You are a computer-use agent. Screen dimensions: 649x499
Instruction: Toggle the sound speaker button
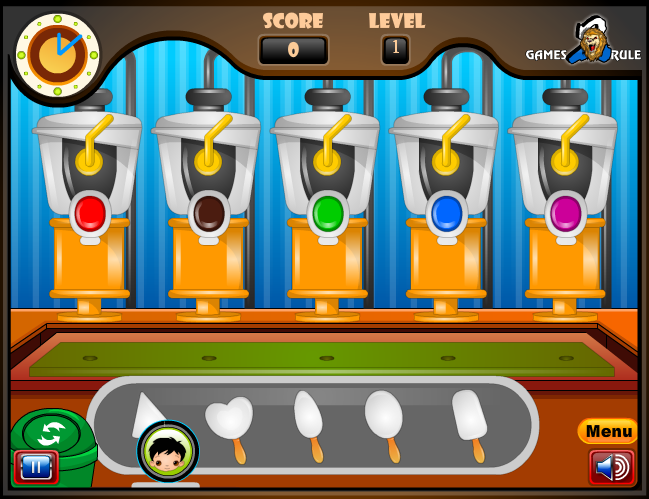(x=611, y=466)
